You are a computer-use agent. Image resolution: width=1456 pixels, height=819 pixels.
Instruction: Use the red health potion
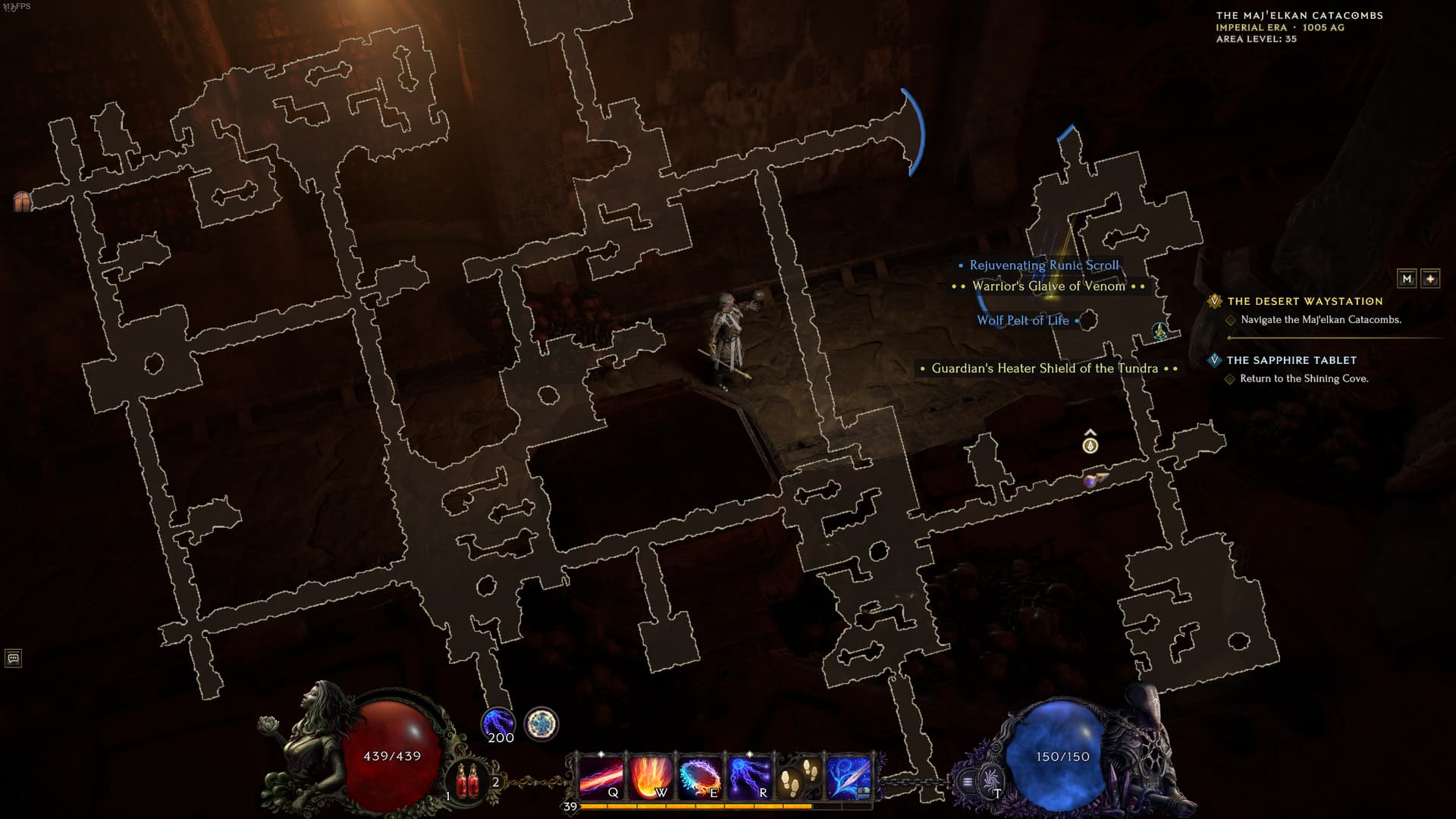pyautogui.click(x=467, y=782)
